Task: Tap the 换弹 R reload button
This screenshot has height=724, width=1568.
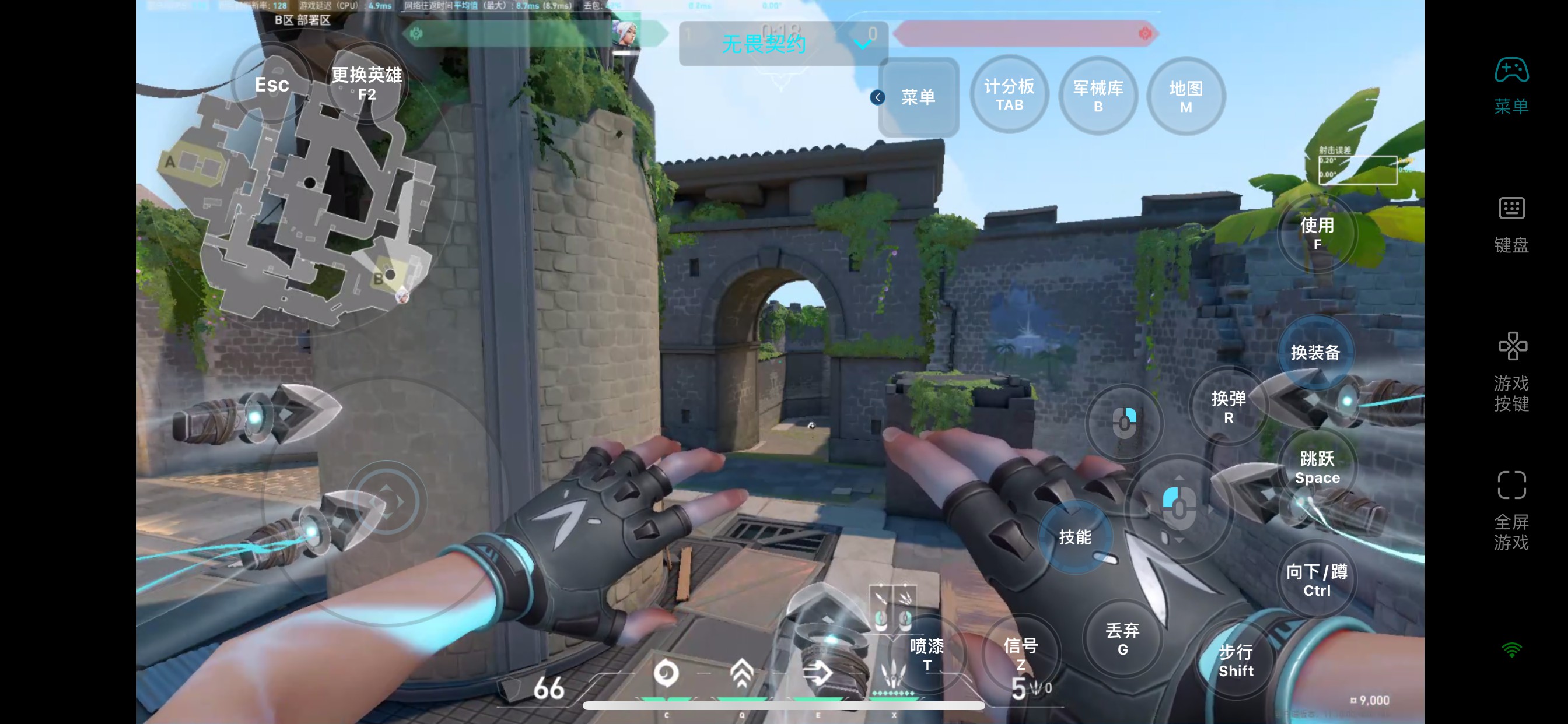Action: click(1228, 406)
